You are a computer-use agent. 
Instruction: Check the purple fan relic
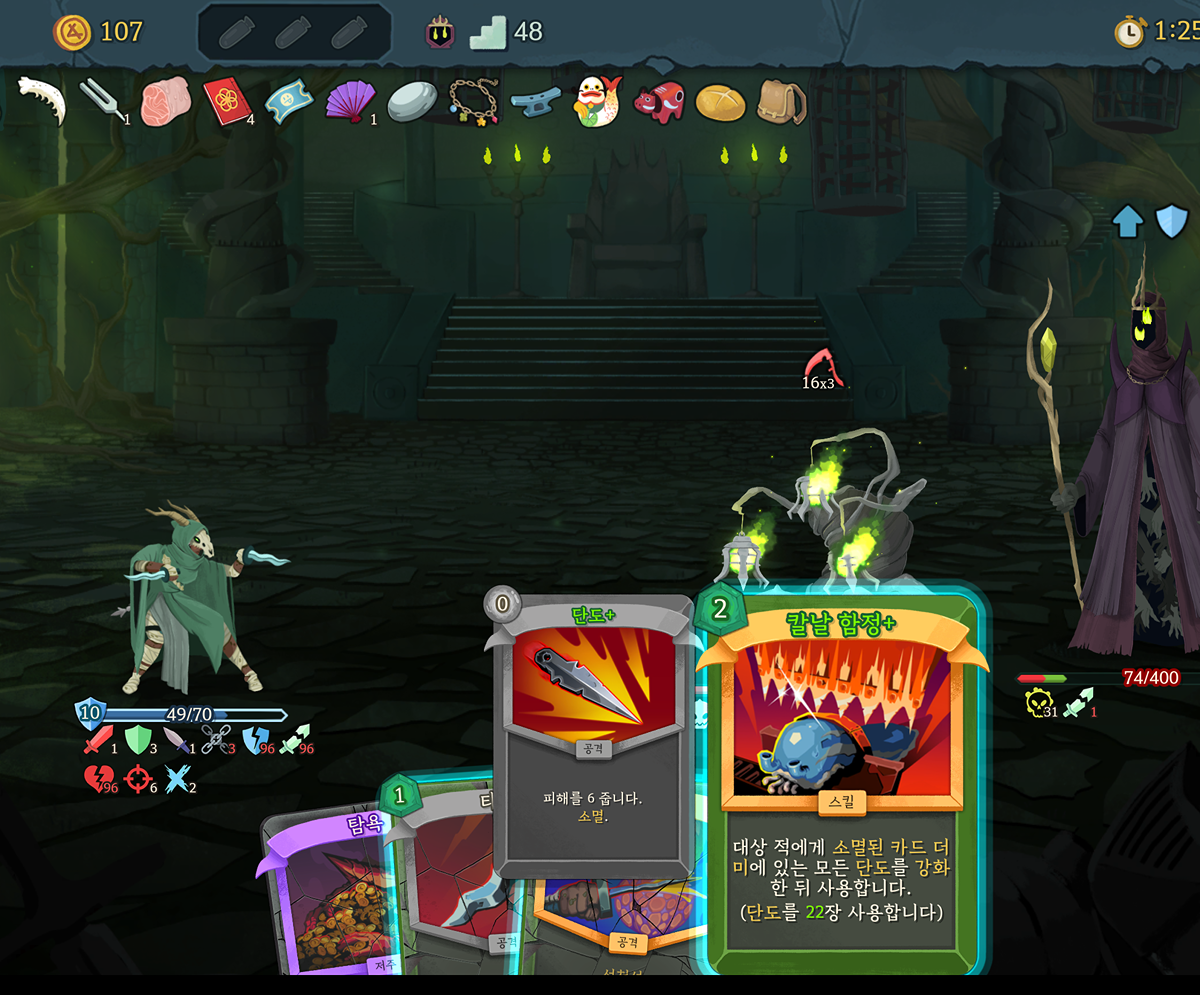pos(349,101)
